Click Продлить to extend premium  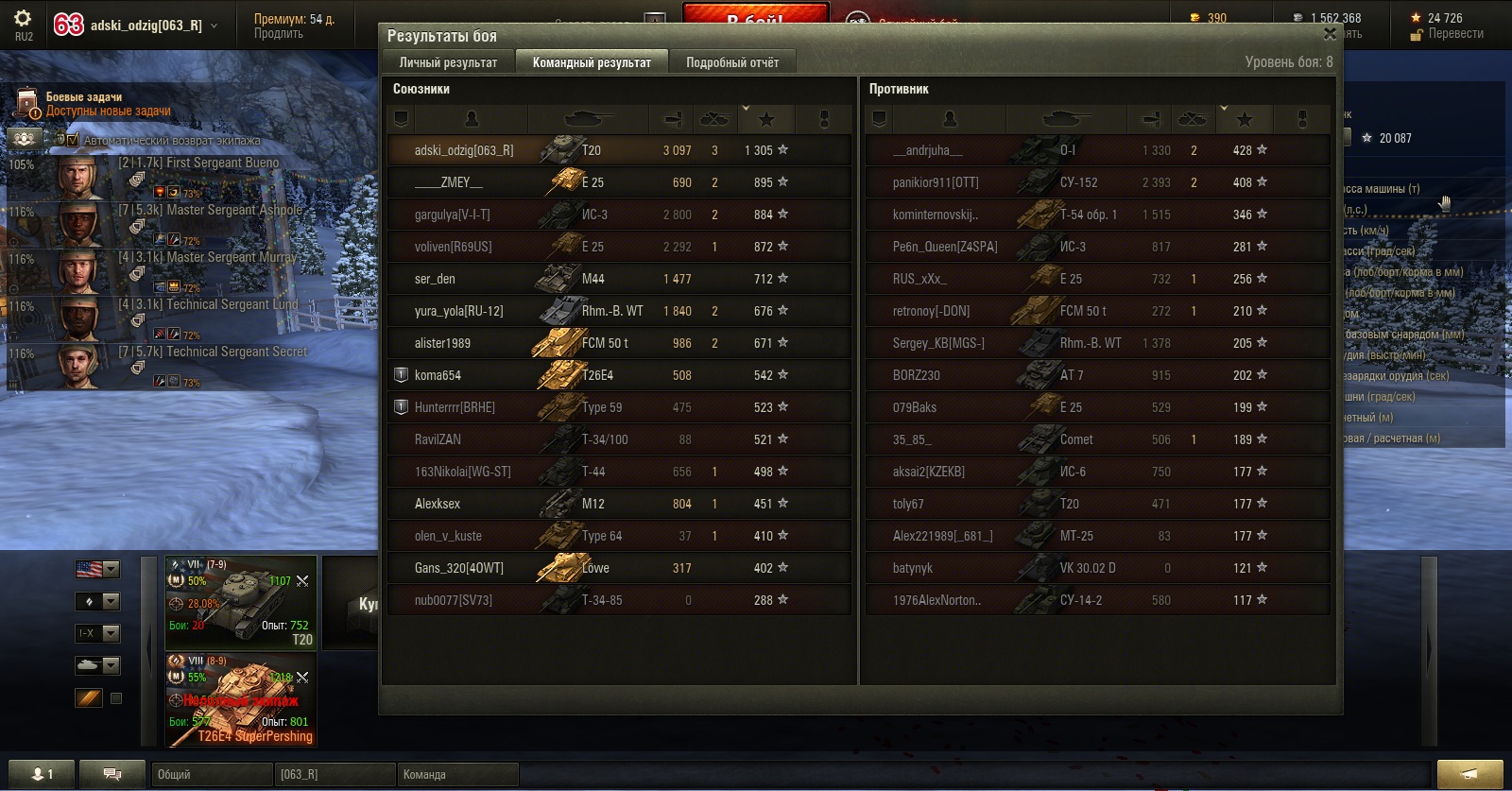point(279,34)
